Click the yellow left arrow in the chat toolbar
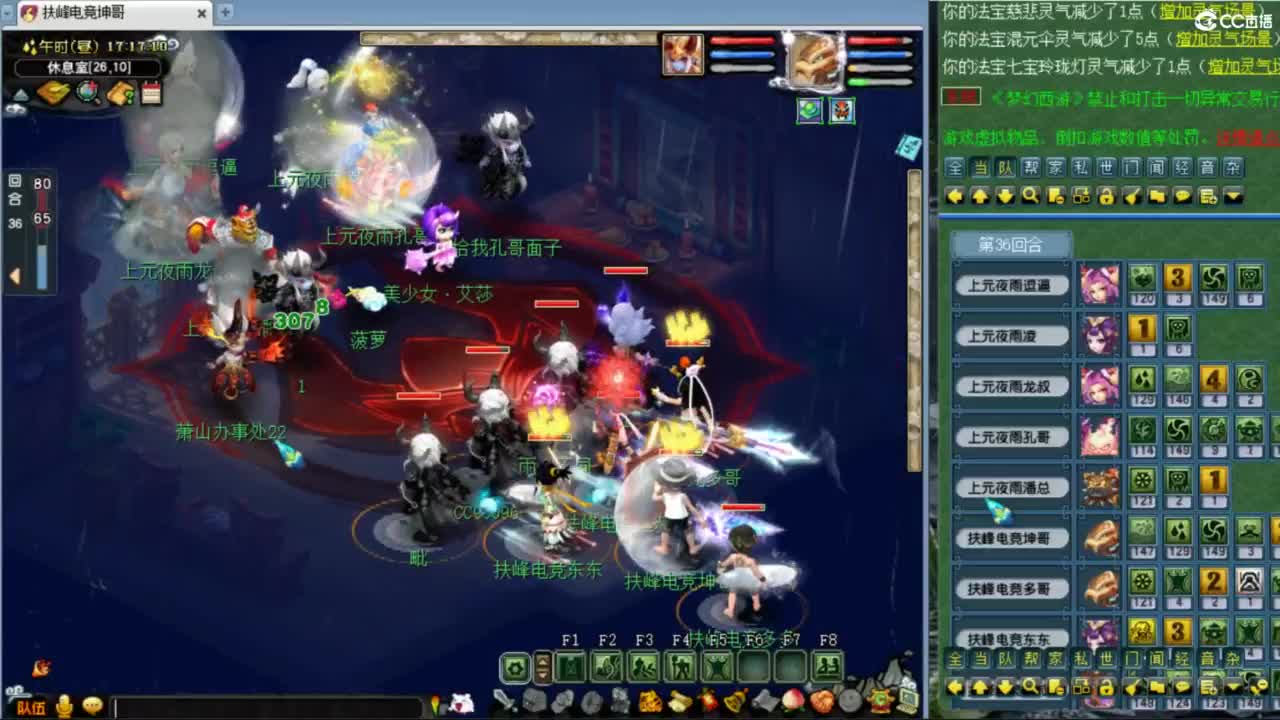1280x720 pixels. [x=955, y=196]
